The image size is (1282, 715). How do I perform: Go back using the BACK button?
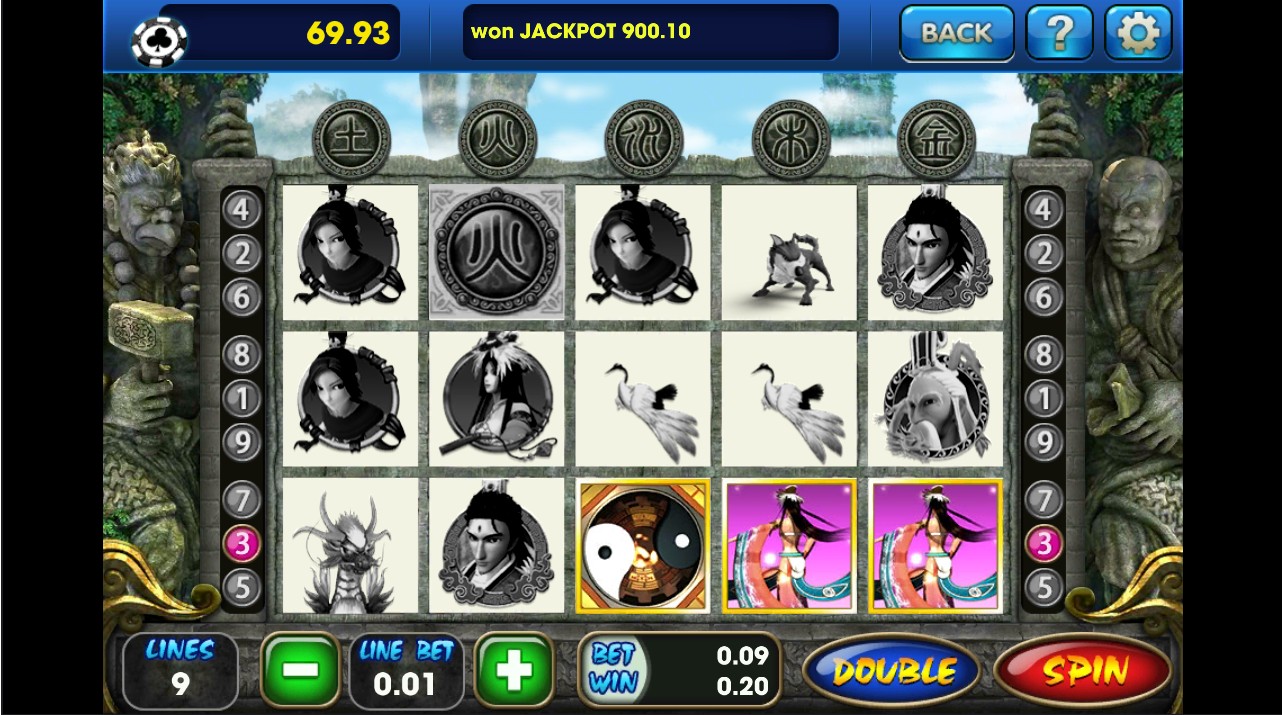coord(956,33)
